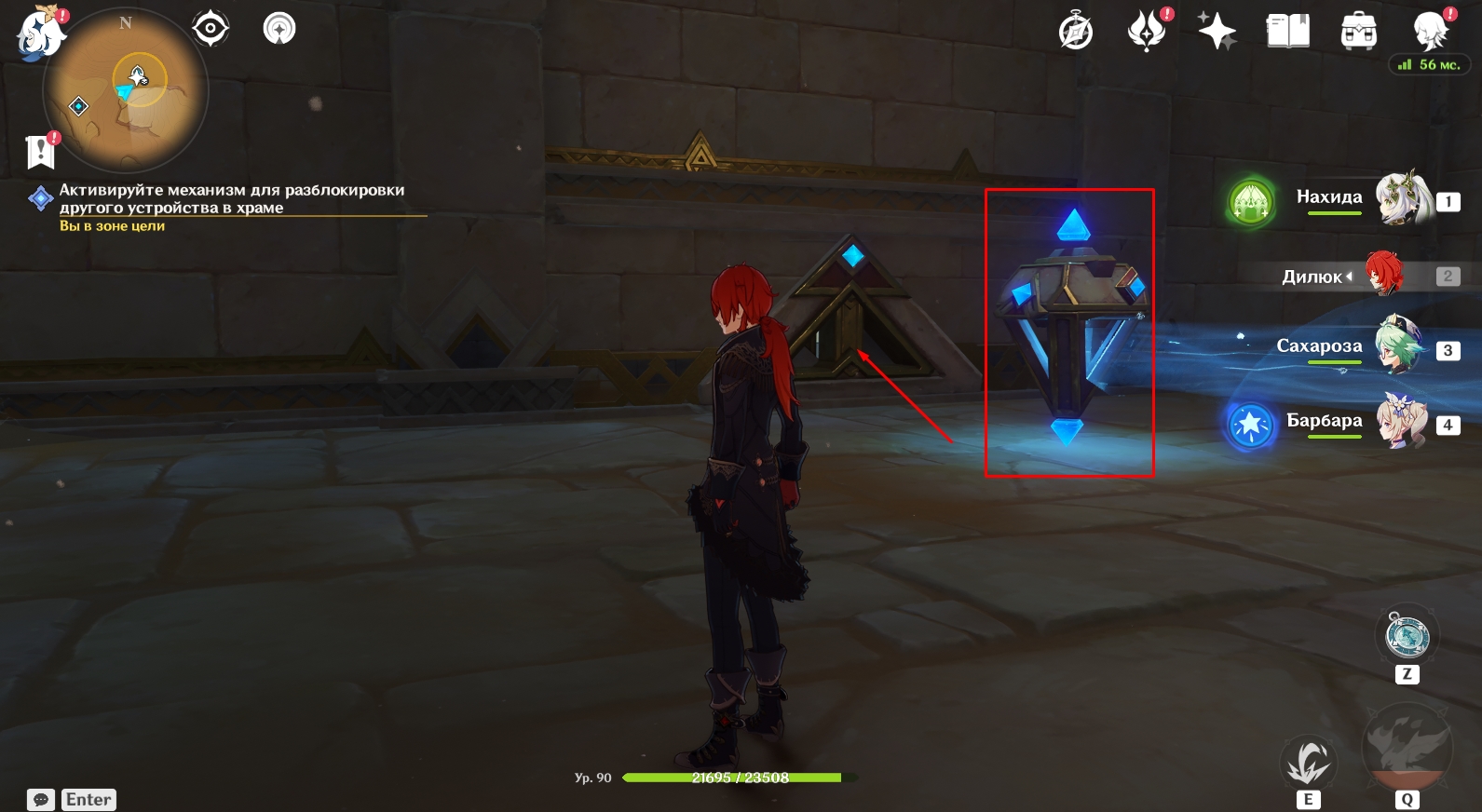Screen dimensions: 1482x812
Task: Click the quest log exclamation bookmark icon
Action: 41,151
